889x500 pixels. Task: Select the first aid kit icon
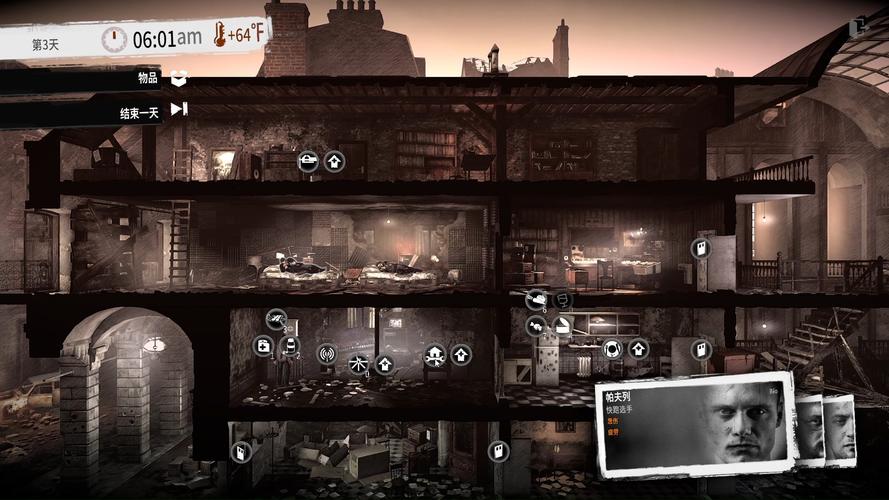tap(263, 346)
